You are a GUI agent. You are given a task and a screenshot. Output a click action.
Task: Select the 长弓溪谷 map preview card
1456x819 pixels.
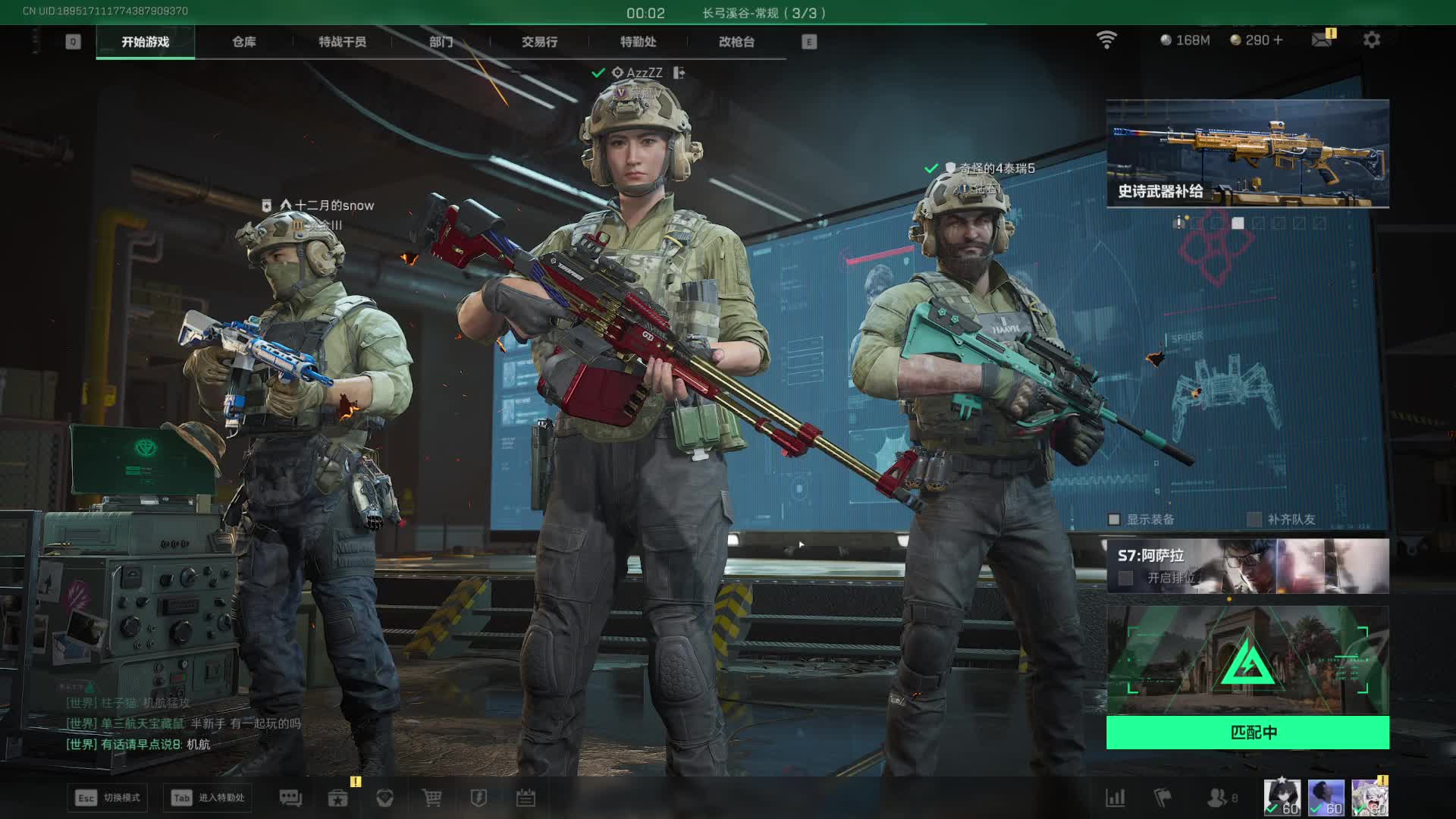[x=1247, y=660]
